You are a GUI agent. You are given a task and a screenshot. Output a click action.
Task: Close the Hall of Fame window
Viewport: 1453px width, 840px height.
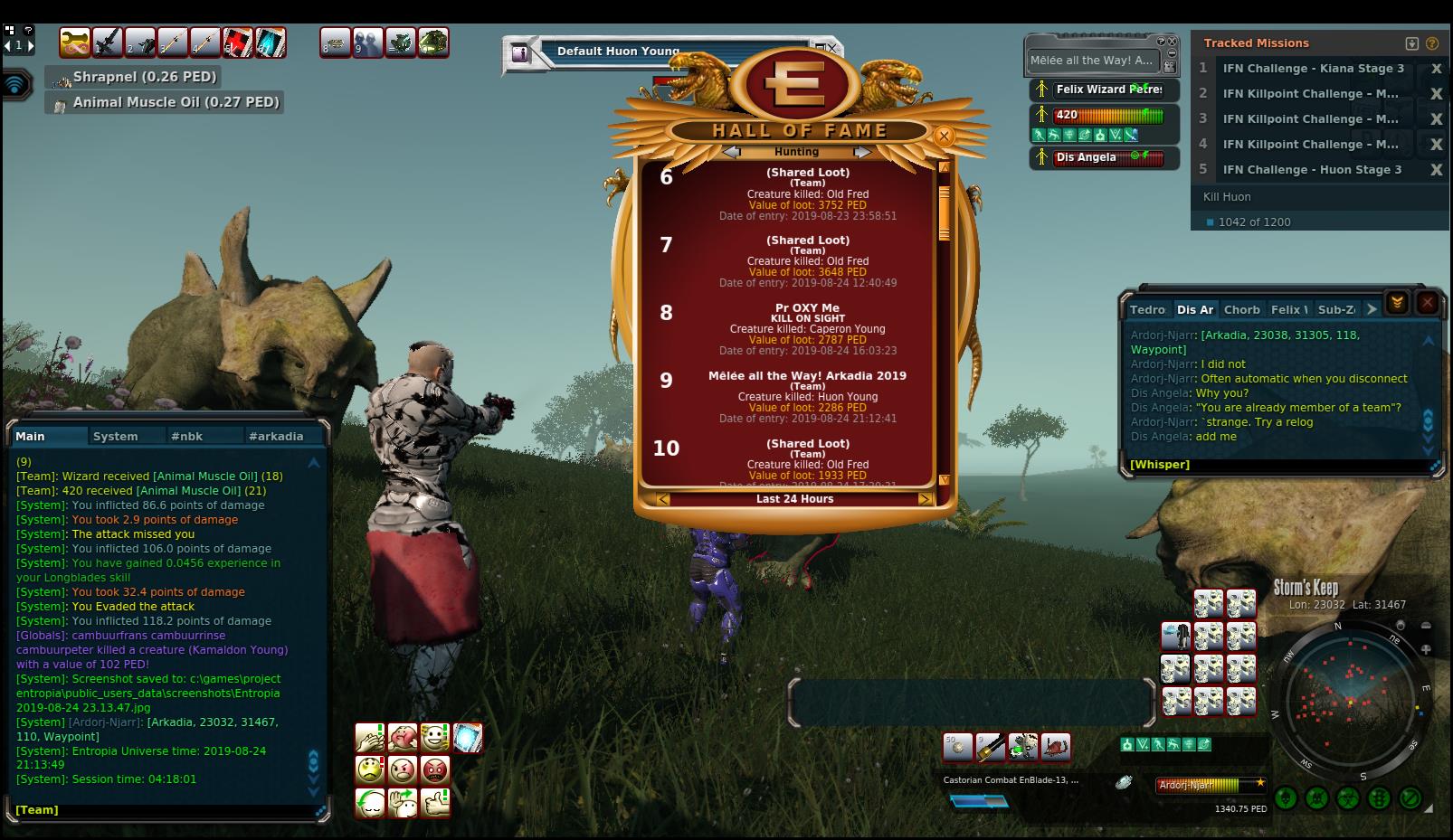tap(944, 137)
